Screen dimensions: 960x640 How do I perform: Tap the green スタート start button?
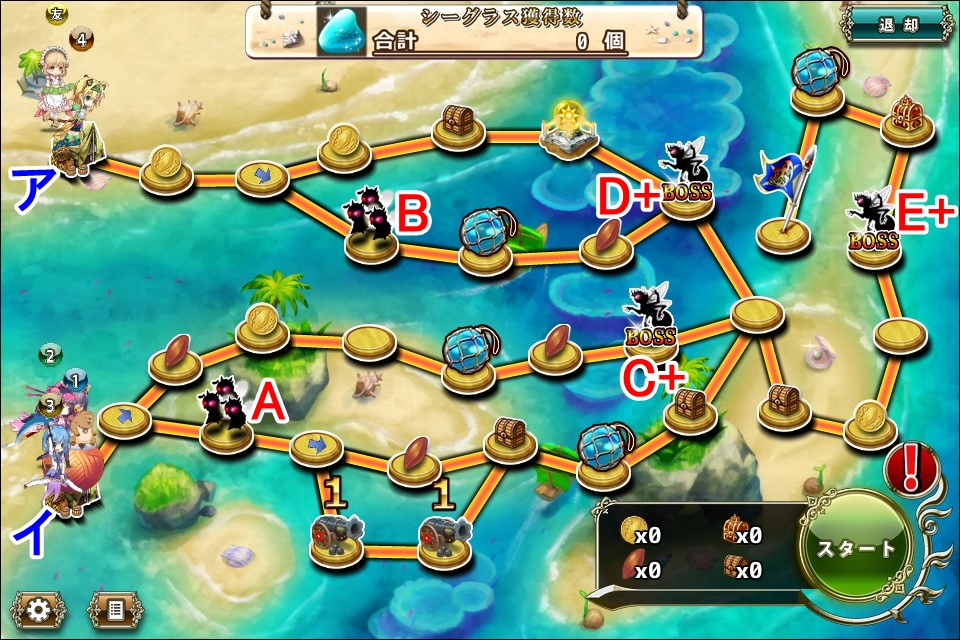tap(857, 550)
